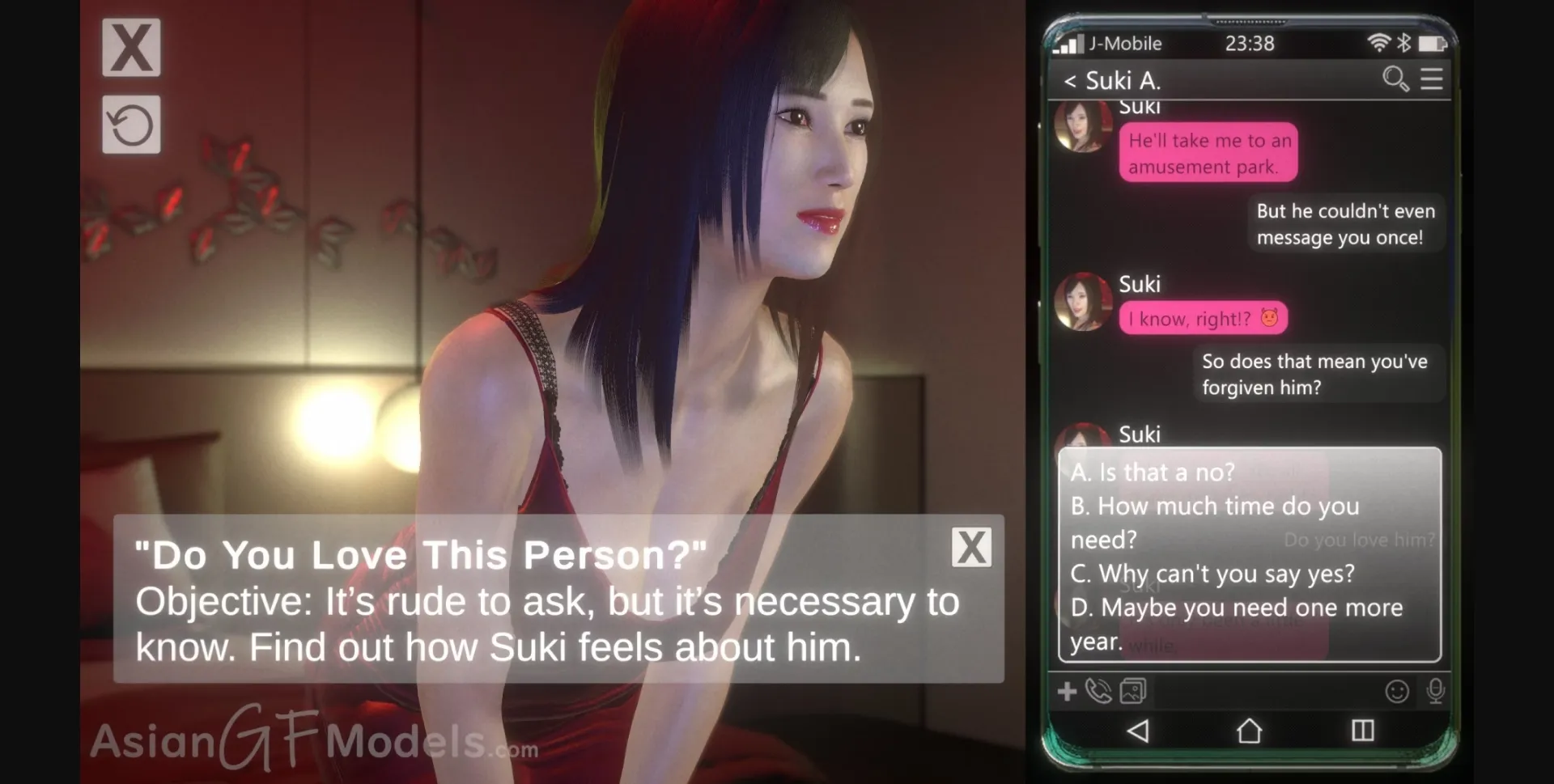Tap the cellular signal indicator
The image size is (1554, 784).
pyautogui.click(x=1070, y=43)
